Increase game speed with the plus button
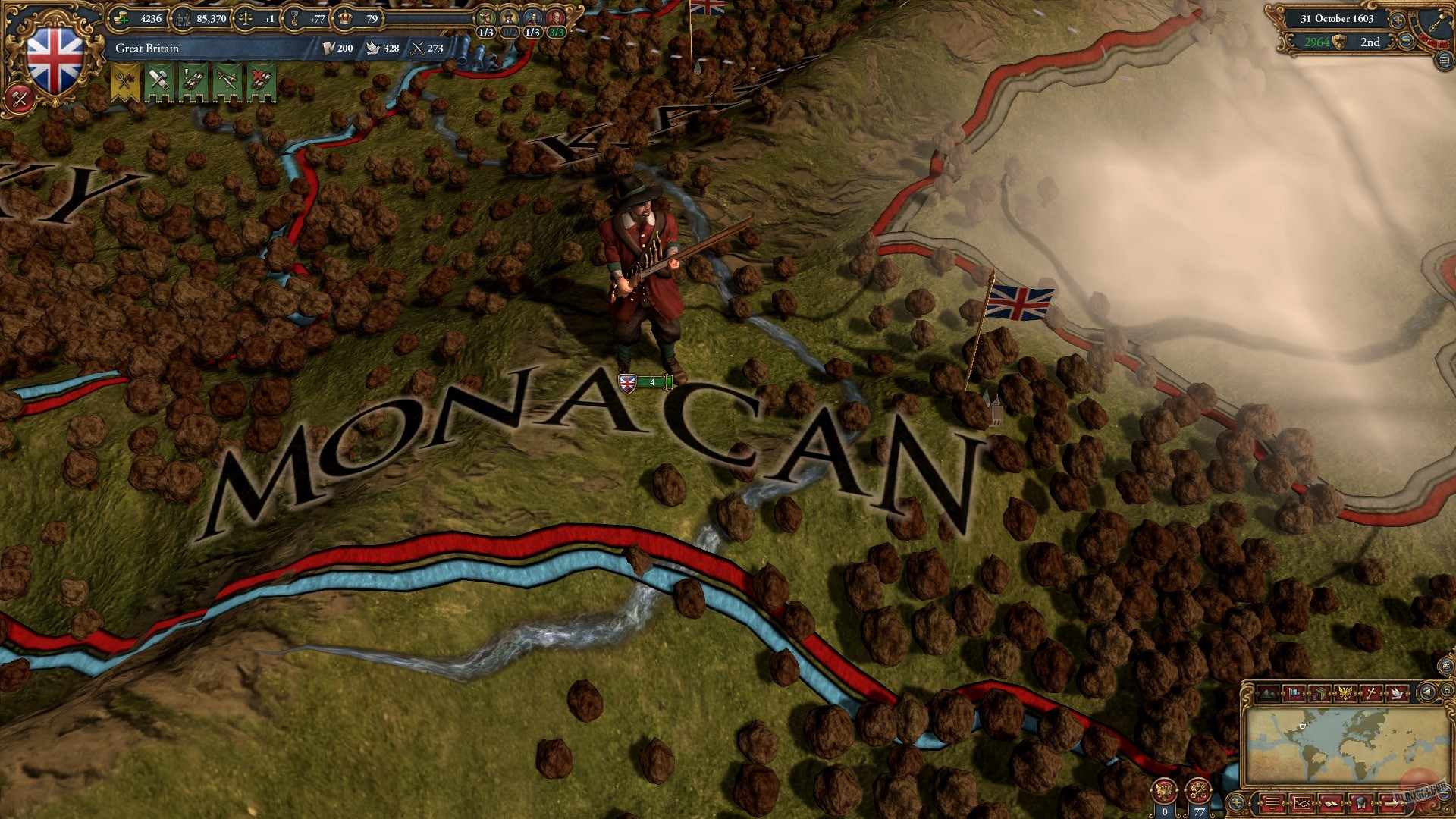The height and width of the screenshot is (819, 1456). click(x=1398, y=20)
